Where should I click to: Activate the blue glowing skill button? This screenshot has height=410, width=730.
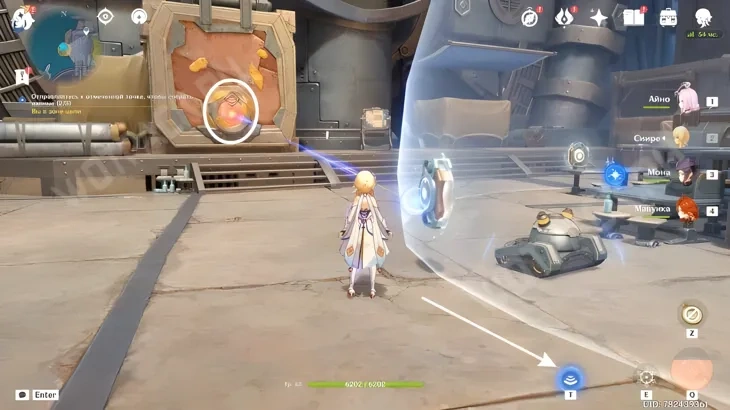pos(570,377)
